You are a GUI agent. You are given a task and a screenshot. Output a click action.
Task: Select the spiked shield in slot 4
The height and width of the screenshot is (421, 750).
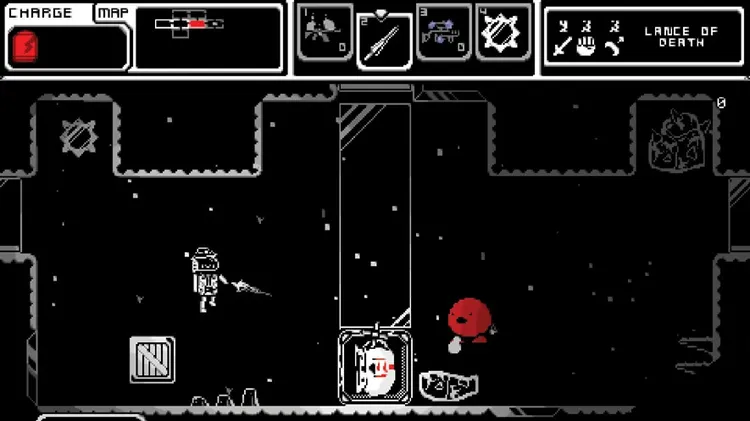point(503,34)
